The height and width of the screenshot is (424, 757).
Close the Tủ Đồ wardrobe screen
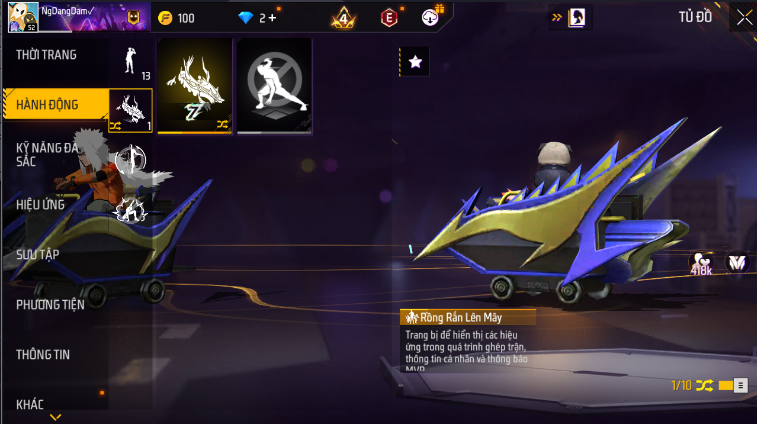point(743,16)
